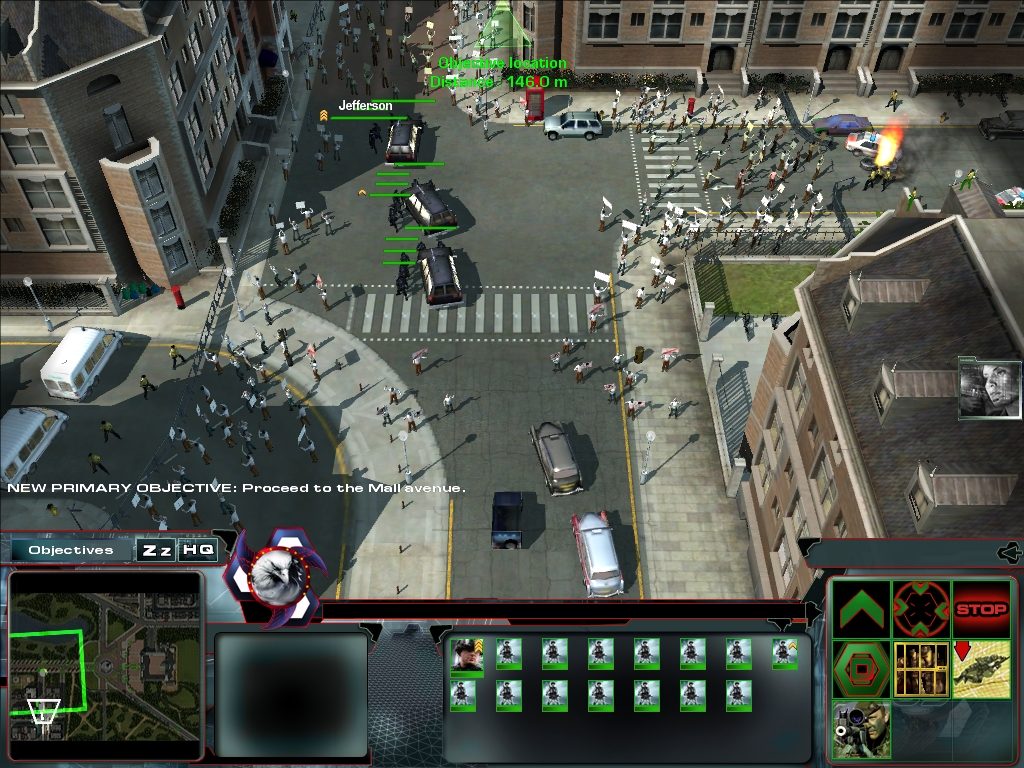This screenshot has height=768, width=1024.
Task: Order the prone soldier stance command
Action: [980, 669]
